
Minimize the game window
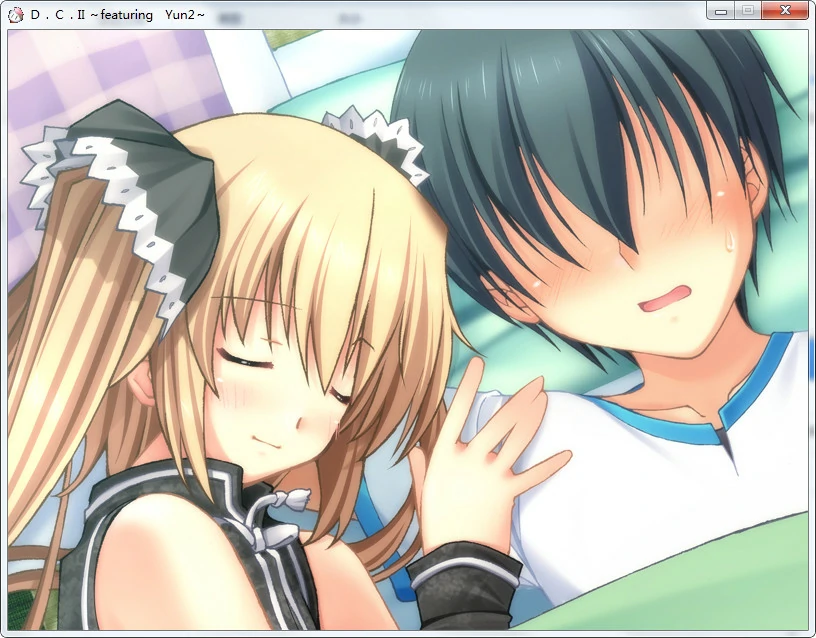(721, 10)
